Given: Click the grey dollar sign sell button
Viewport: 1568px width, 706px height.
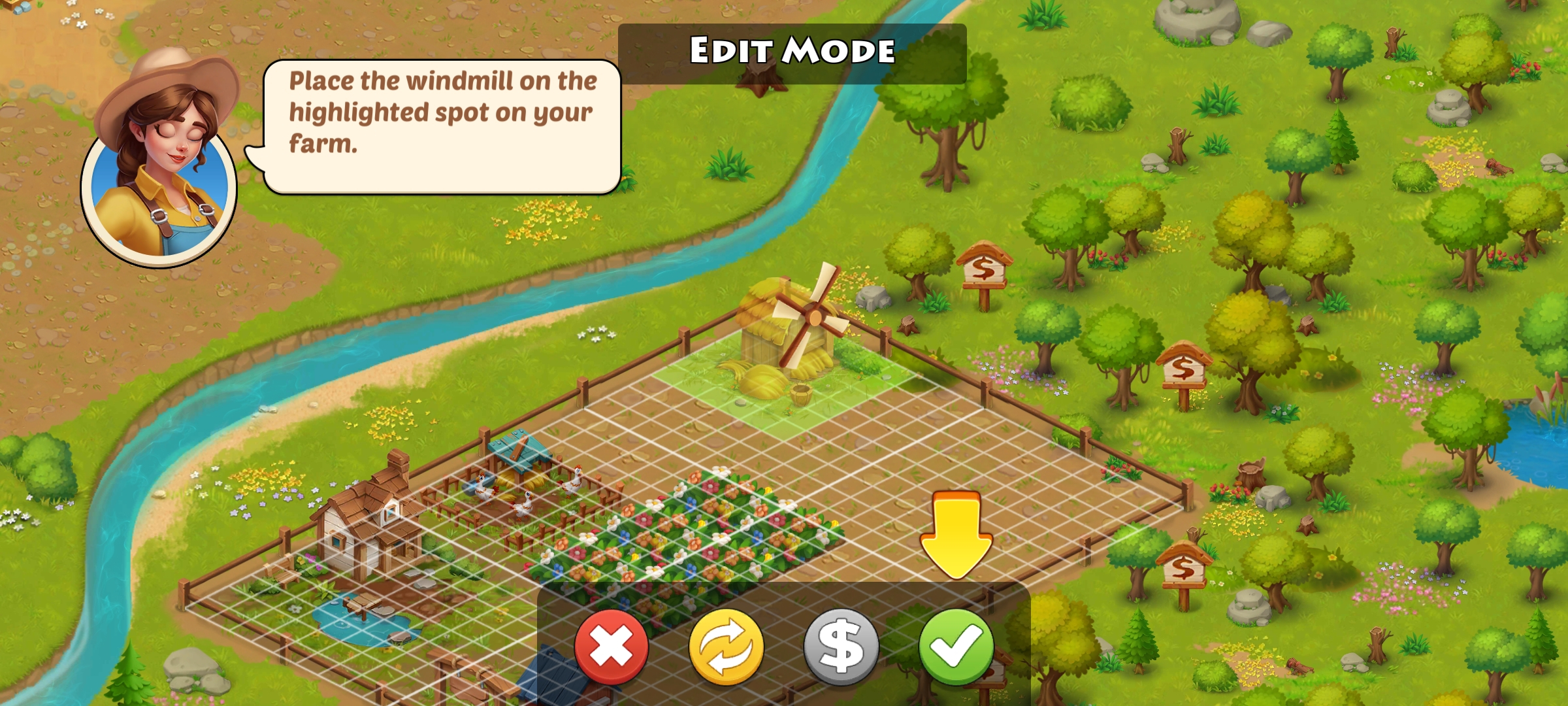Looking at the screenshot, I should point(841,646).
